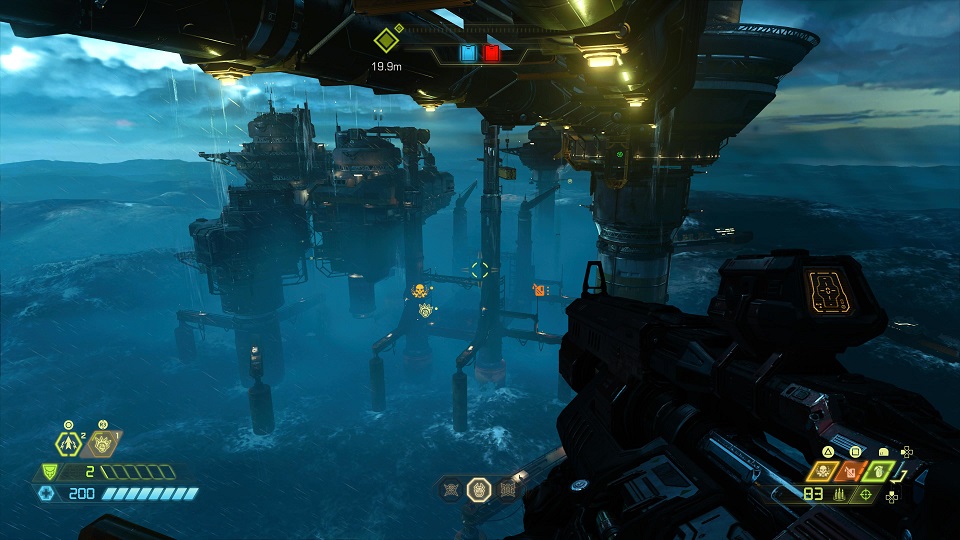Image resolution: width=960 pixels, height=540 pixels.
Task: Select the blue keycard icon
Action: (468, 53)
